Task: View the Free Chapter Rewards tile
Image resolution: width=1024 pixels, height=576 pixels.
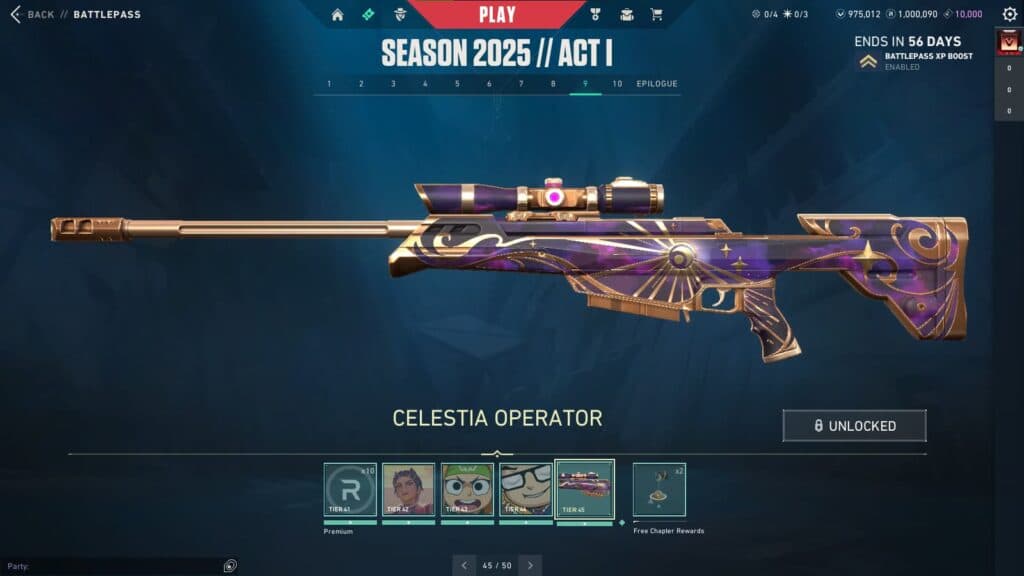Action: tap(659, 489)
